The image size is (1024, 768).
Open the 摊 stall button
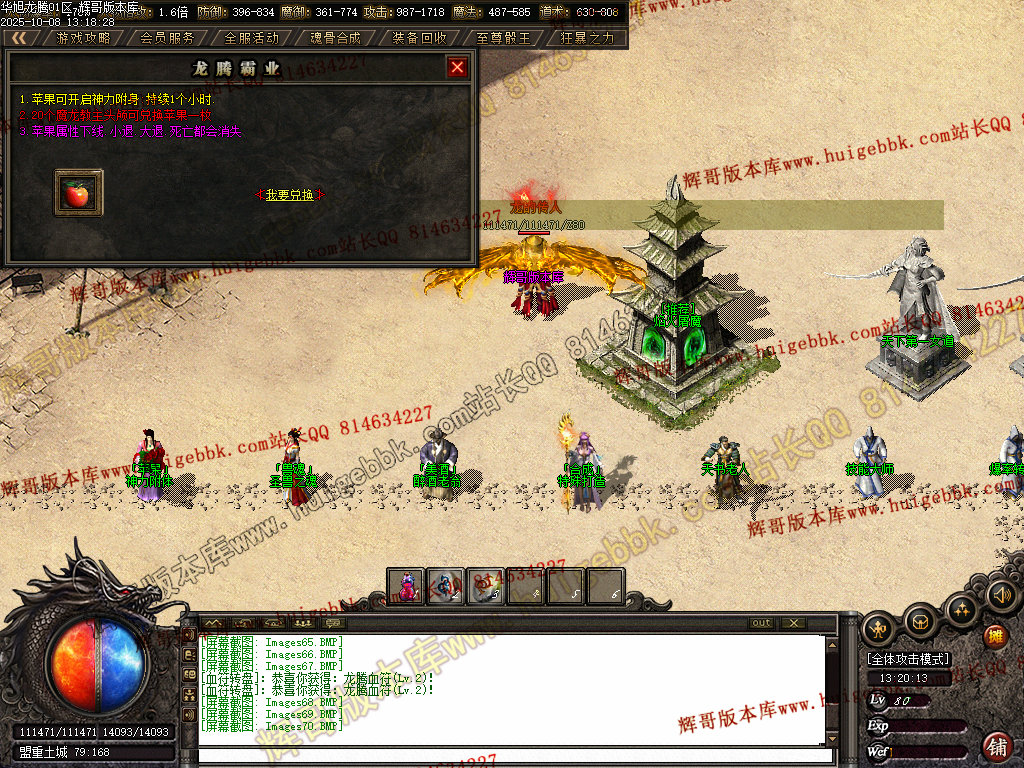click(x=995, y=636)
